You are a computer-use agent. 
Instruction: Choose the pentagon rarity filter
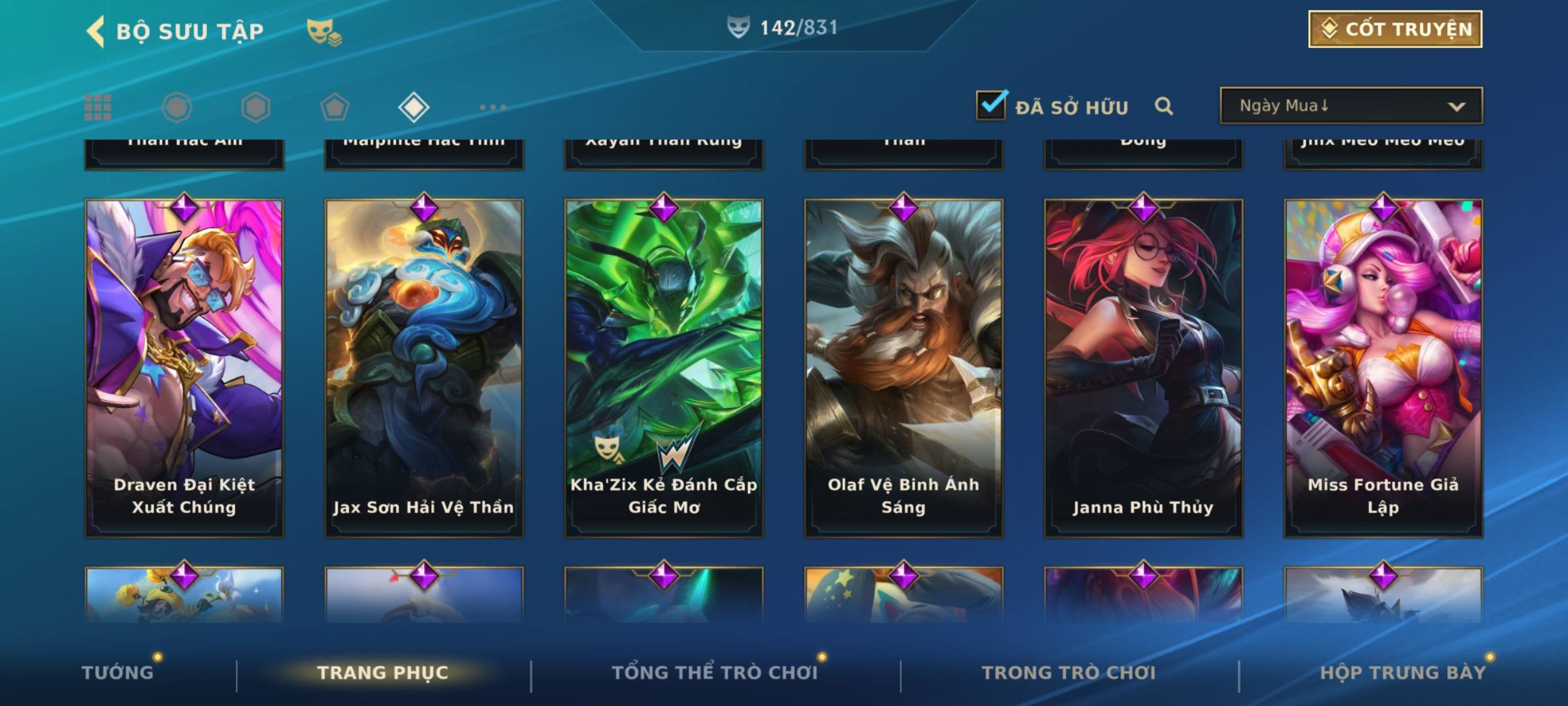[x=335, y=107]
